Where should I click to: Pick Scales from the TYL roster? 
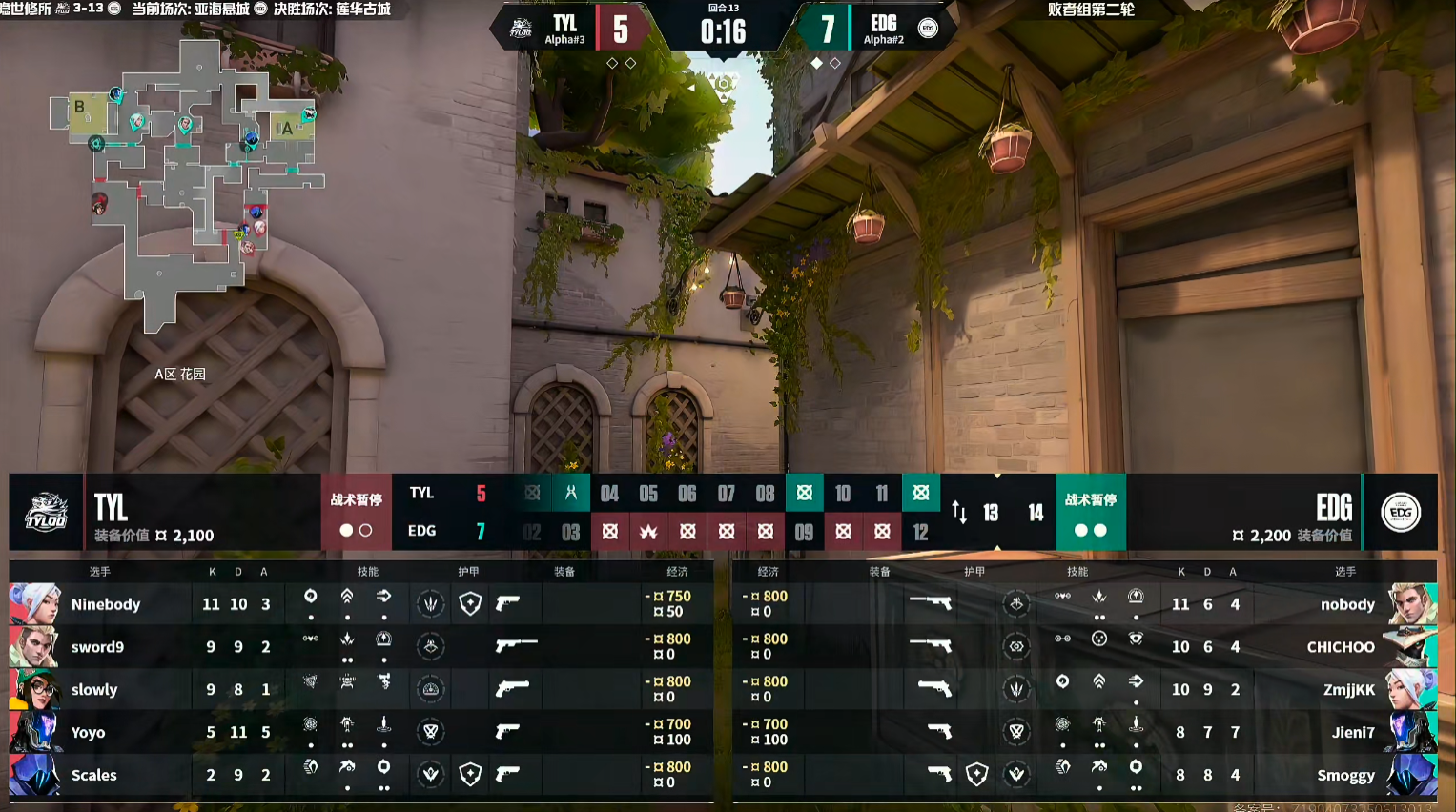(x=93, y=776)
